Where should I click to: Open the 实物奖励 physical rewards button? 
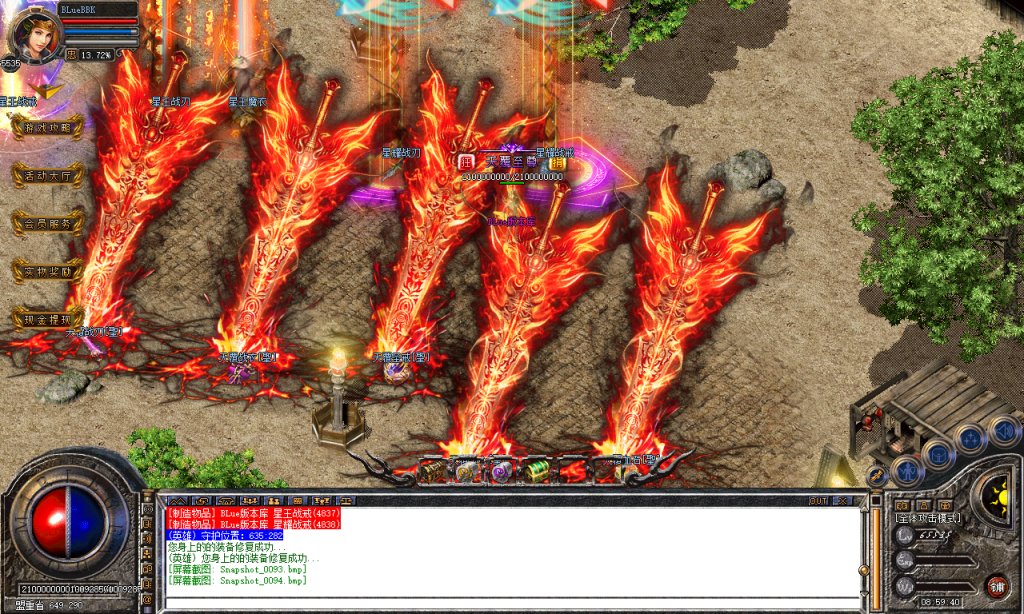[47, 271]
